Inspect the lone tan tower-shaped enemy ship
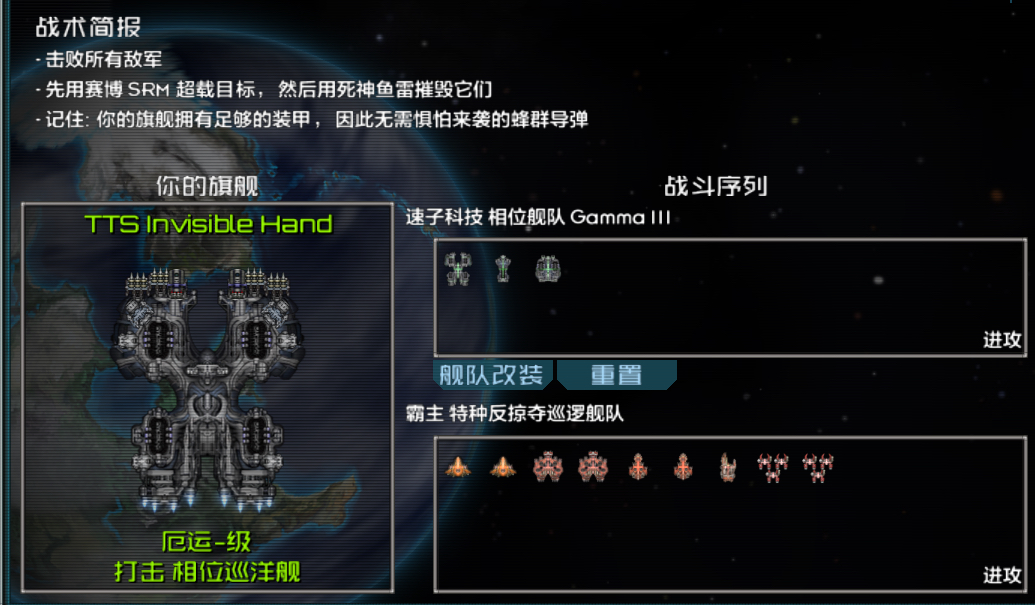The image size is (1035, 605). pyautogui.click(x=728, y=466)
